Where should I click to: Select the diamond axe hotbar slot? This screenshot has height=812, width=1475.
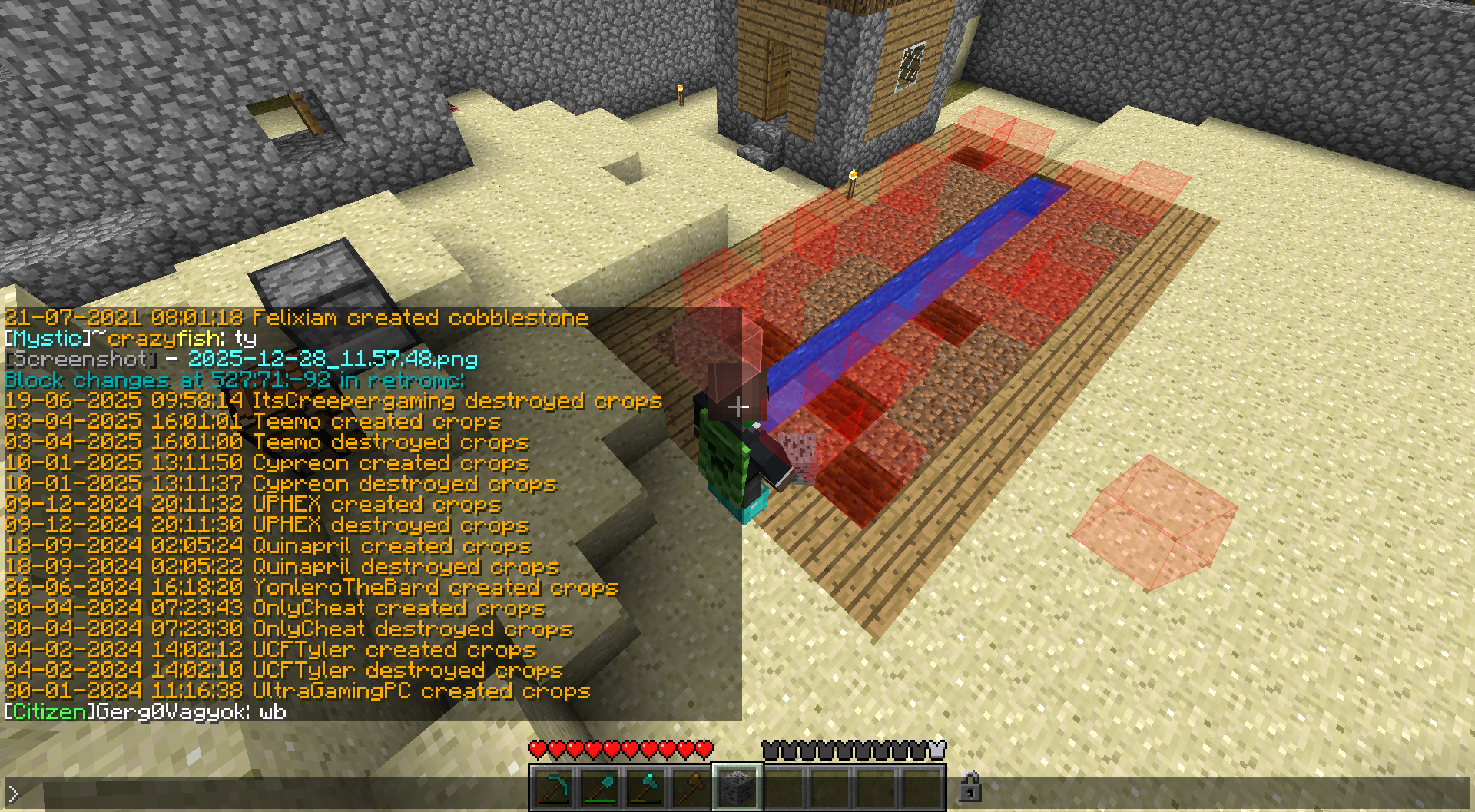click(646, 788)
